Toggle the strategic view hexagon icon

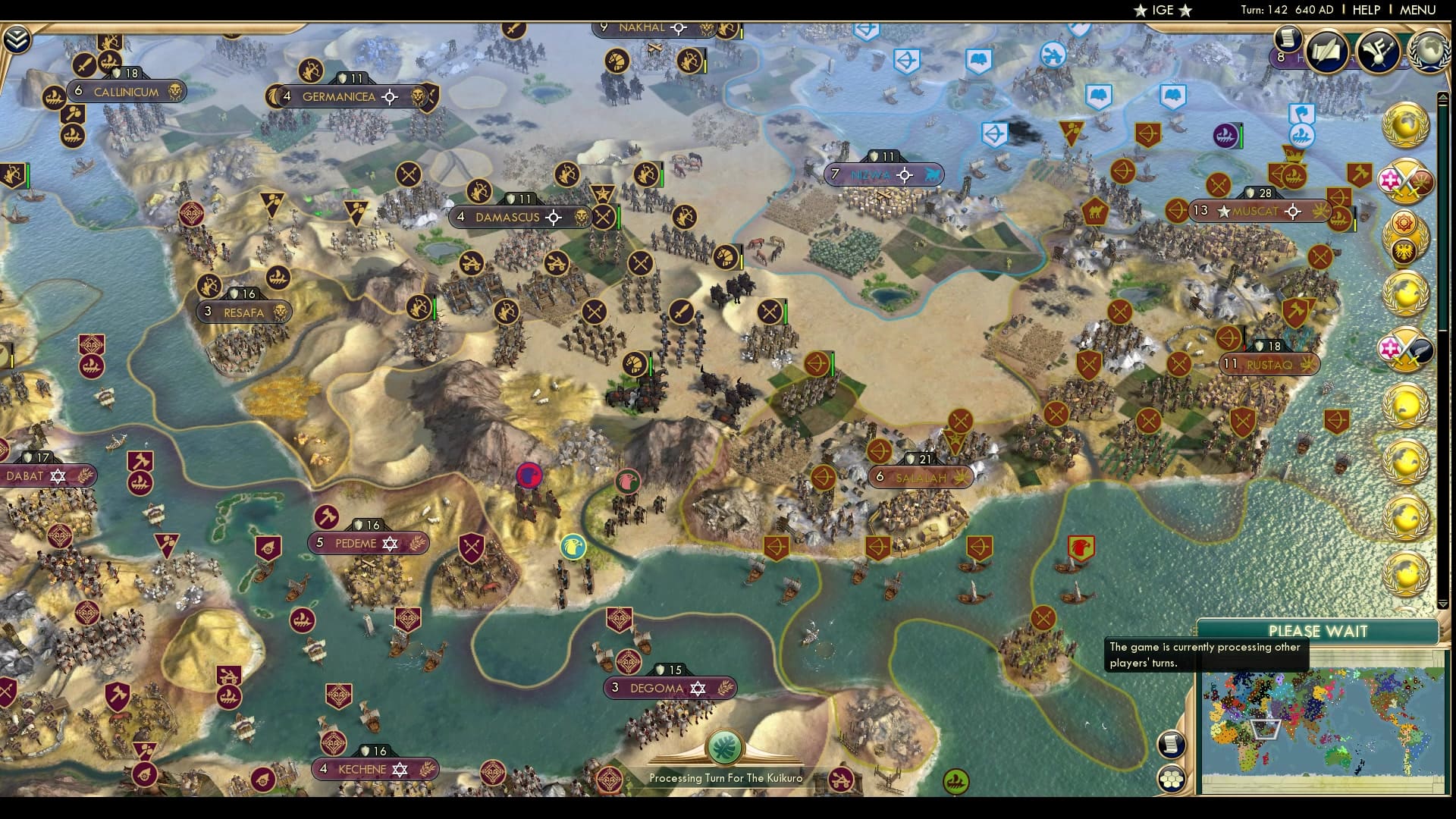point(1172,779)
